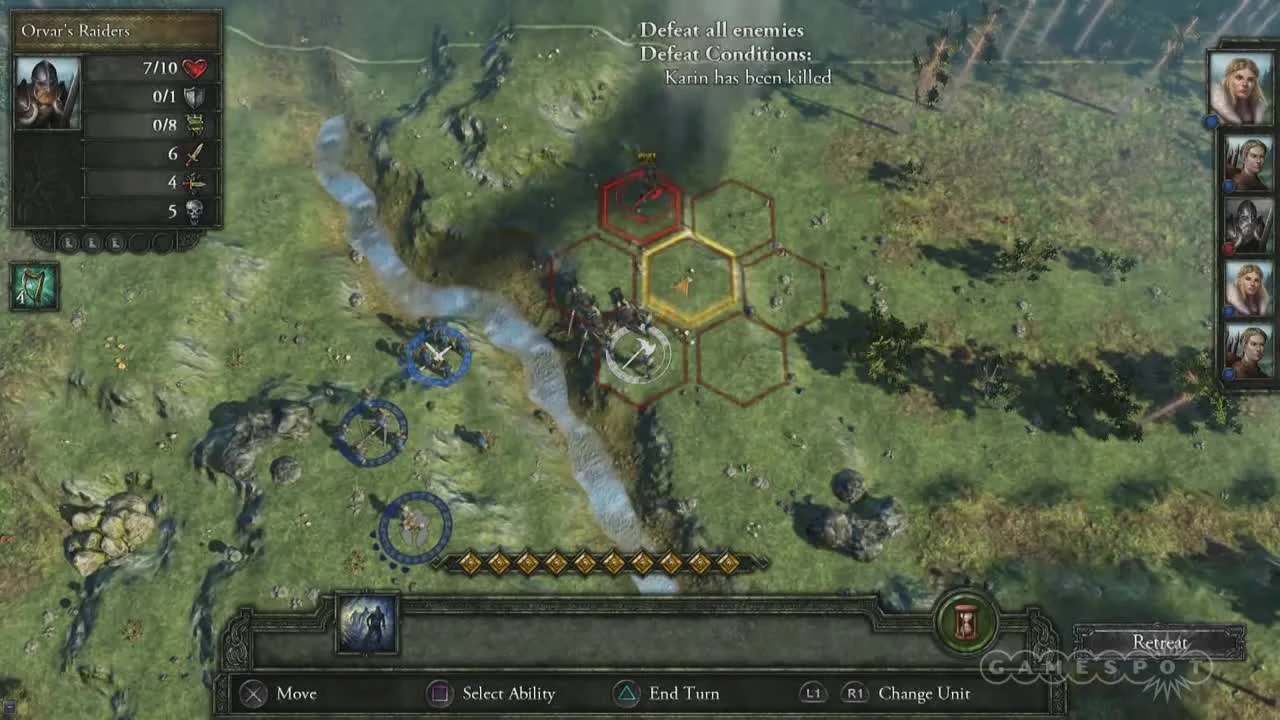This screenshot has width=1280, height=720.
Task: Toggle the red gem beside the armored warrior portrait
Action: (x=1226, y=247)
